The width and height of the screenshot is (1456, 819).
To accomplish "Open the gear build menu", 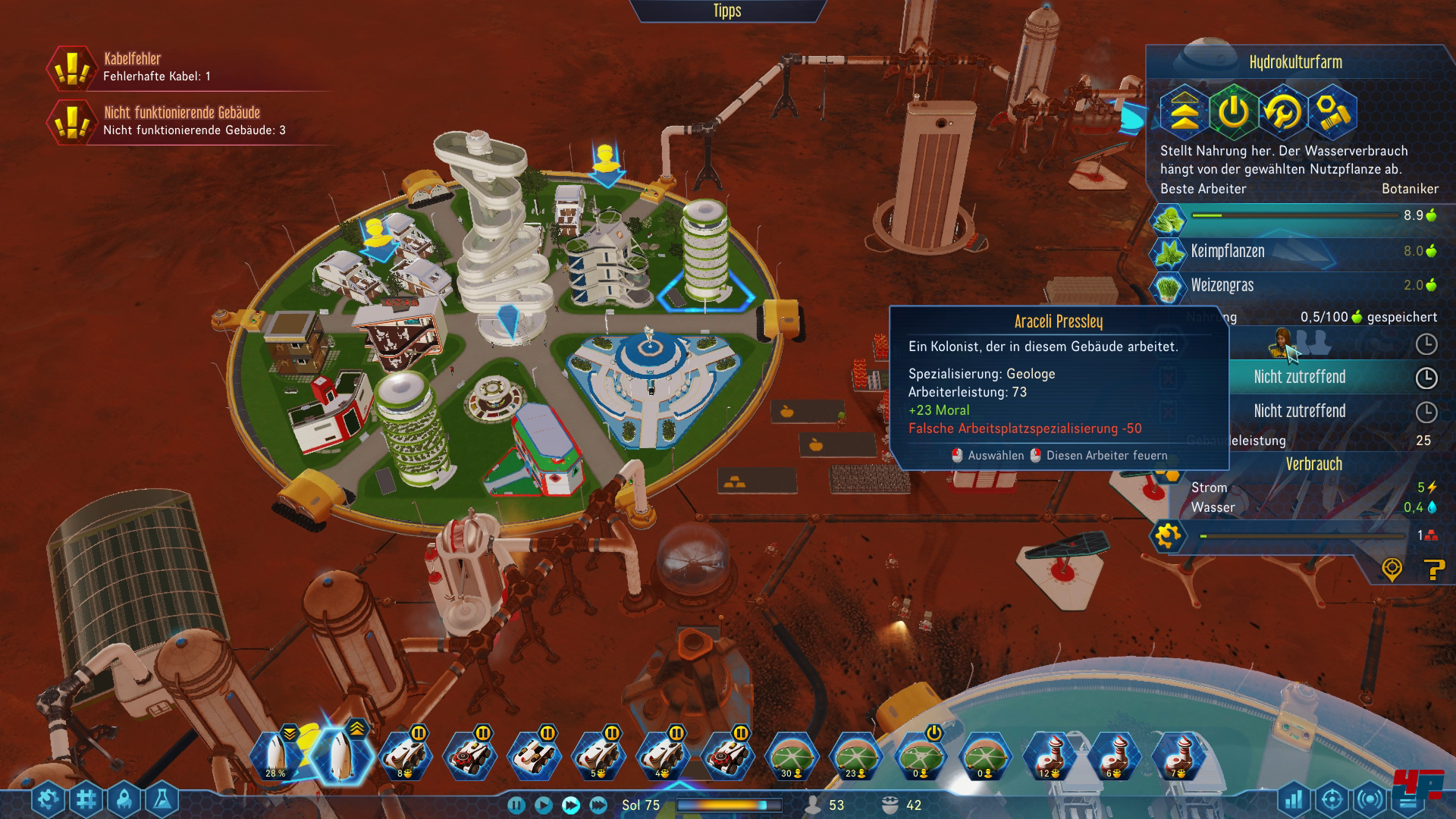I will point(49,799).
